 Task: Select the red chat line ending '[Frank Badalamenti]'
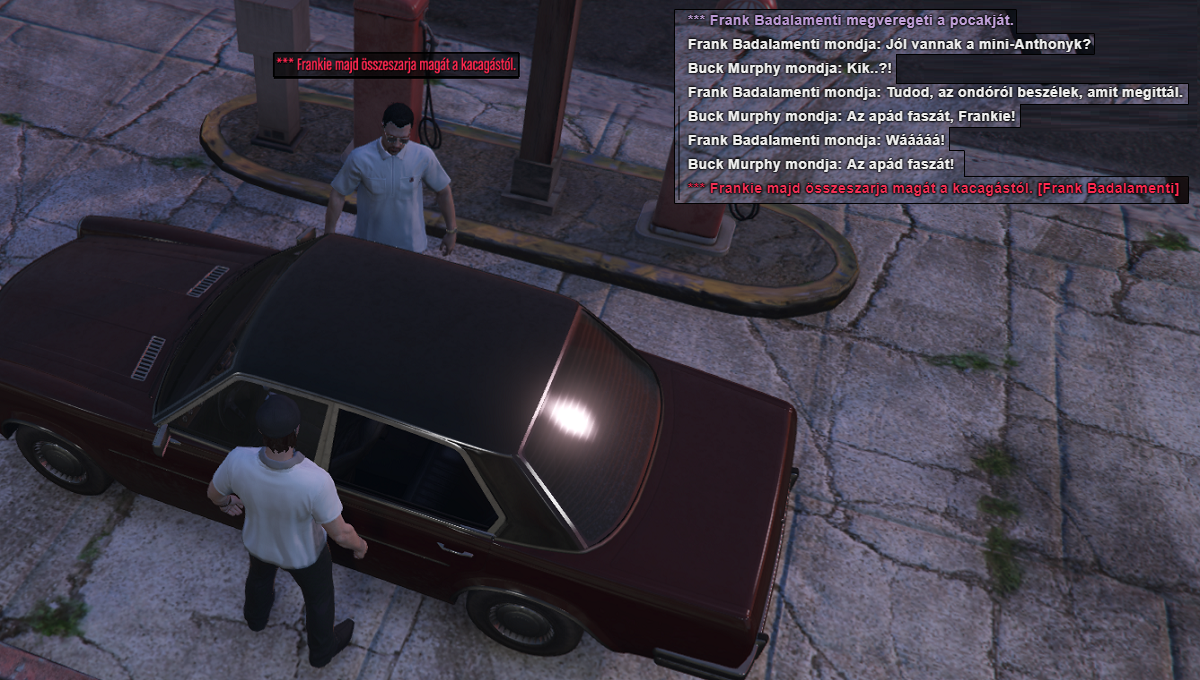933,188
